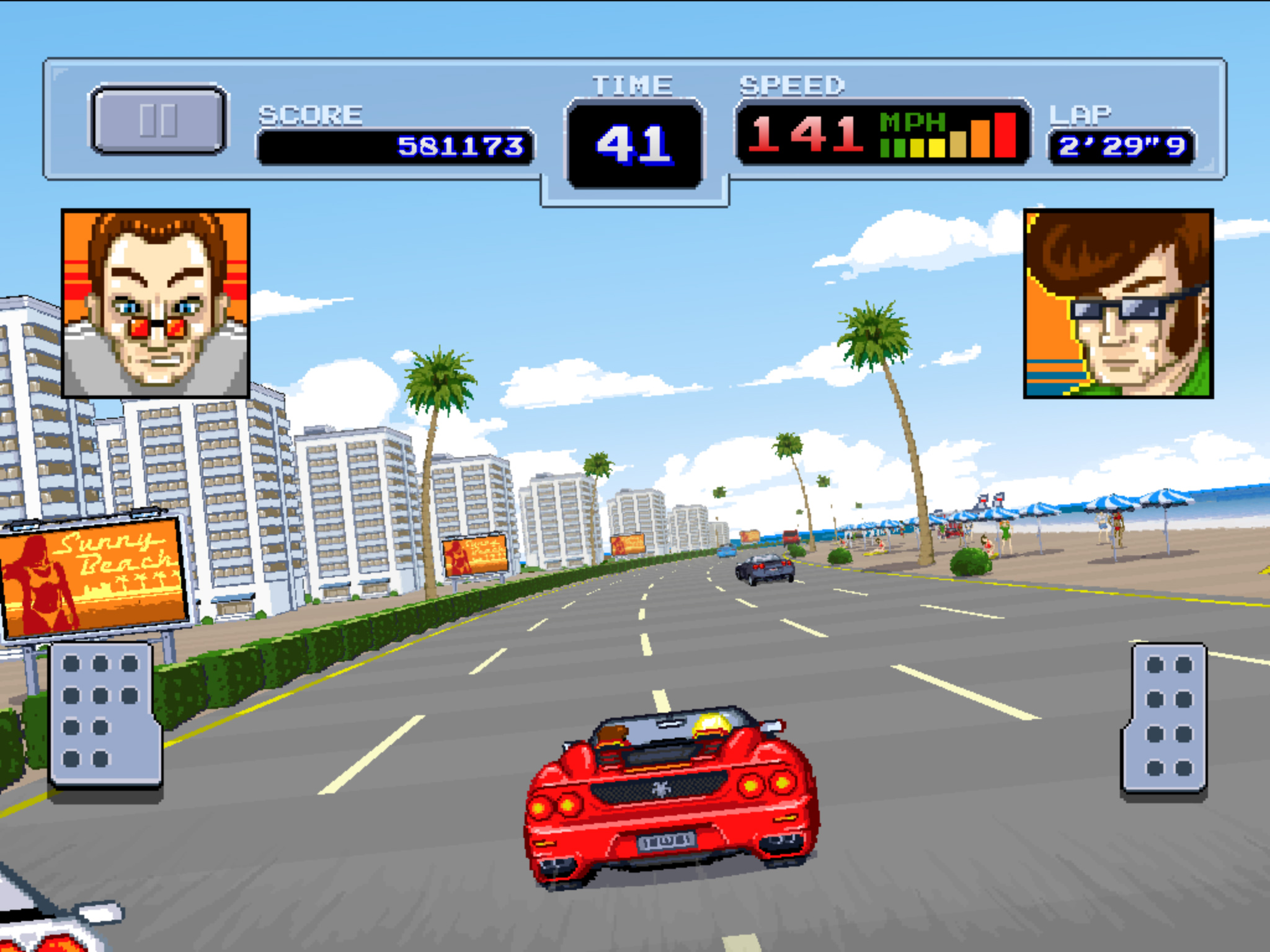Viewport: 1270px width, 952px height.
Task: Hit the right accelerator pedal
Action: pos(1166,718)
